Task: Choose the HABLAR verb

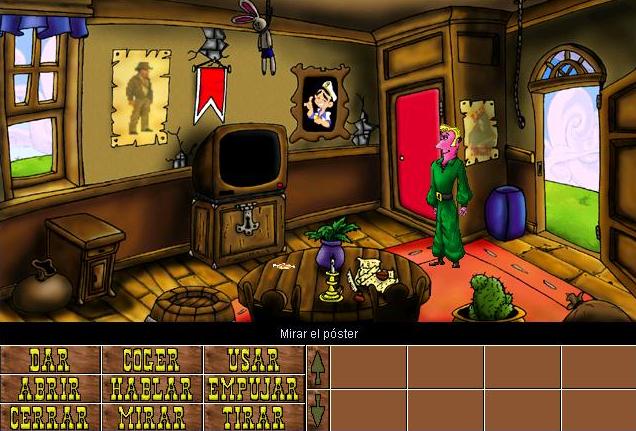Action: tap(151, 388)
